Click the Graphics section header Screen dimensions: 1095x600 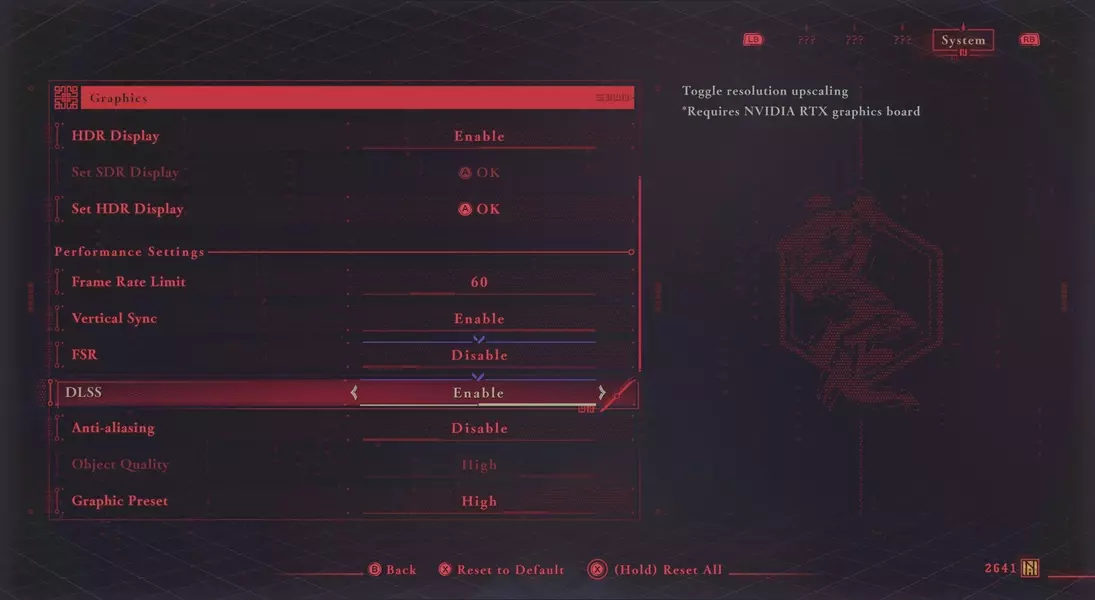click(342, 98)
